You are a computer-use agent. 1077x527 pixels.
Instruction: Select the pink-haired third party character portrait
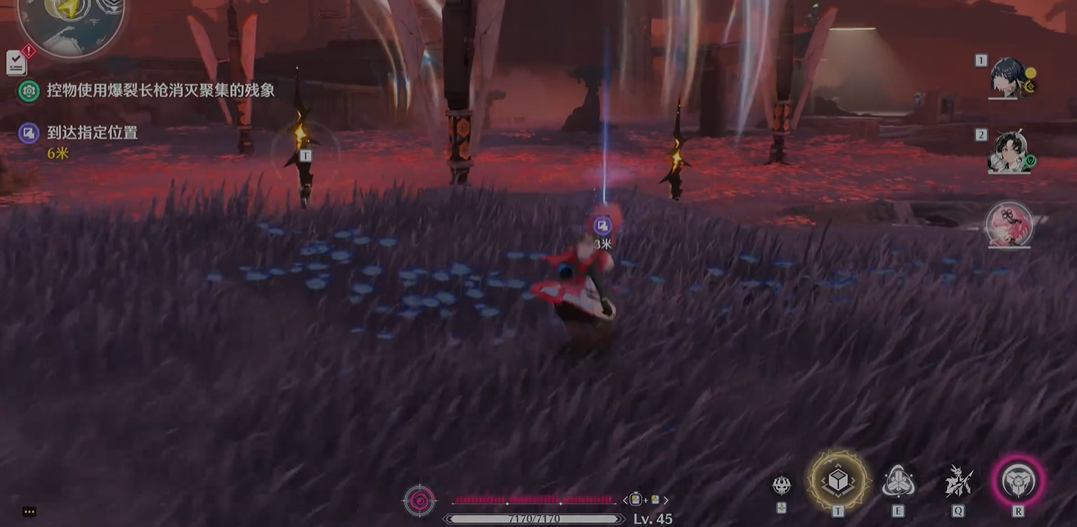(x=1008, y=225)
